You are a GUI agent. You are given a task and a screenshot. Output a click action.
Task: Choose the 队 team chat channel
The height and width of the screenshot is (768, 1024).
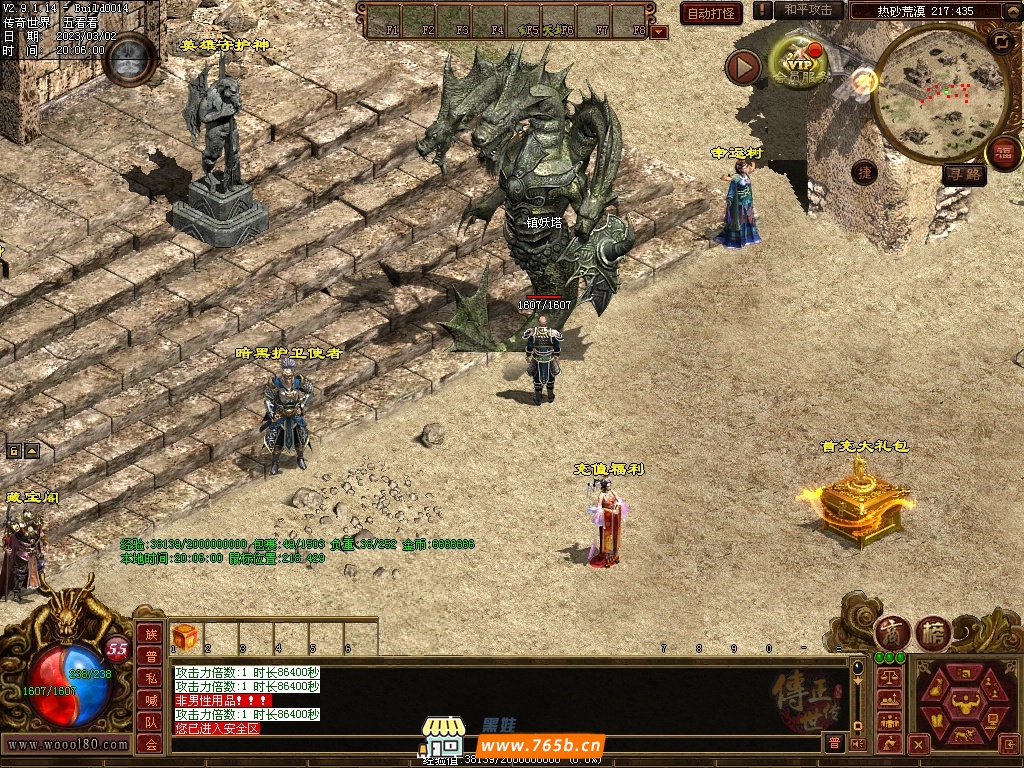150,722
